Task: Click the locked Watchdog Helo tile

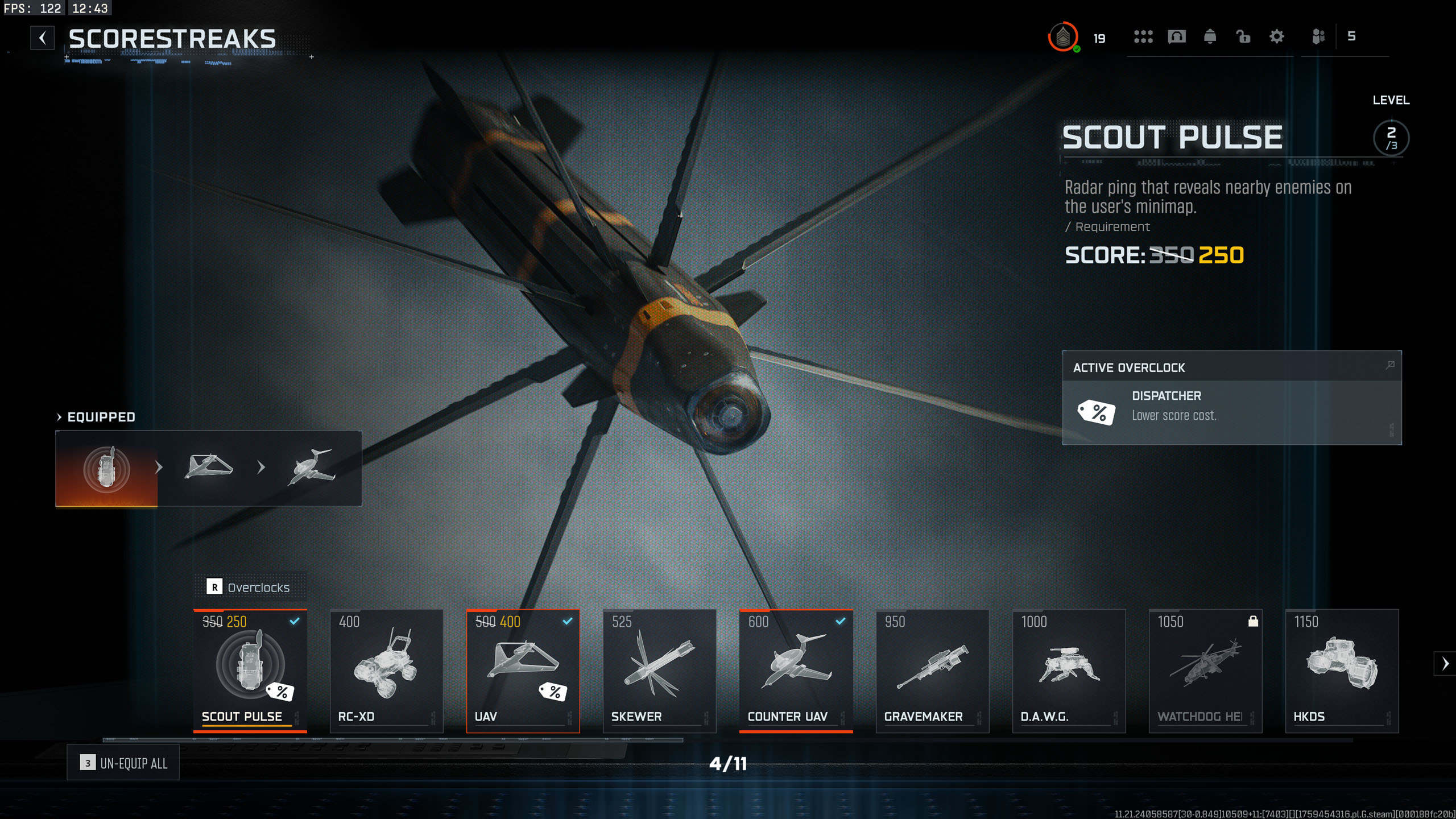Action: coord(1206,670)
